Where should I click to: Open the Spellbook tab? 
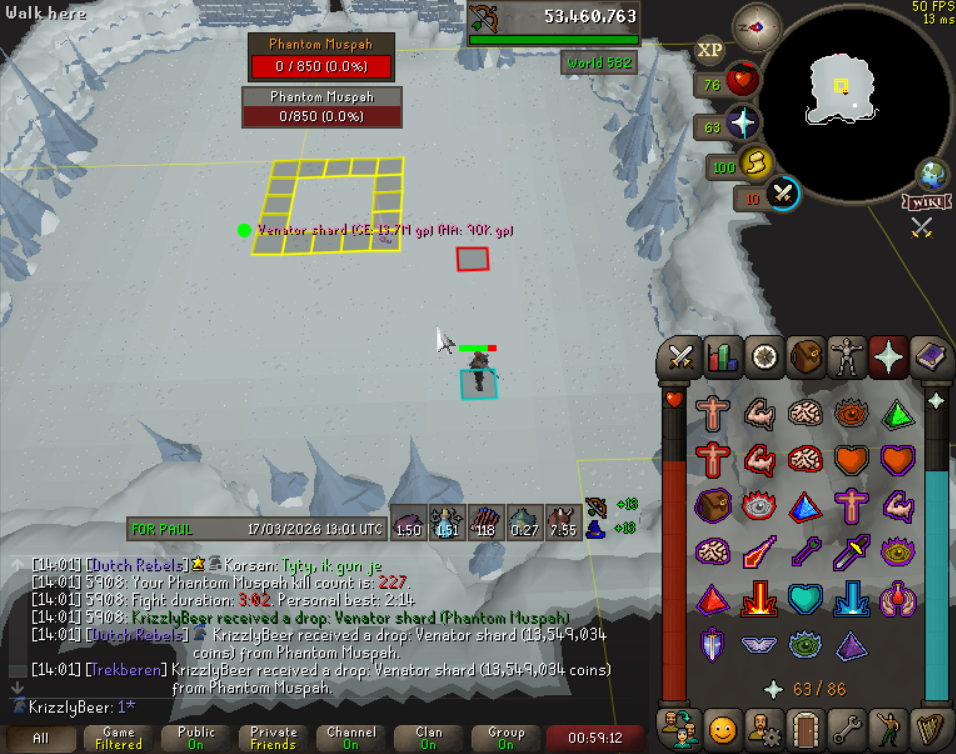(x=929, y=356)
